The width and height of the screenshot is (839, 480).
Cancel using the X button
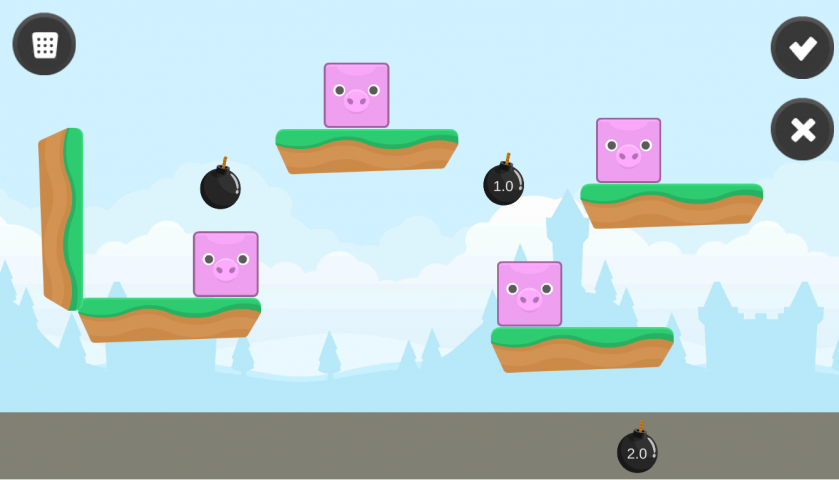[x=802, y=129]
